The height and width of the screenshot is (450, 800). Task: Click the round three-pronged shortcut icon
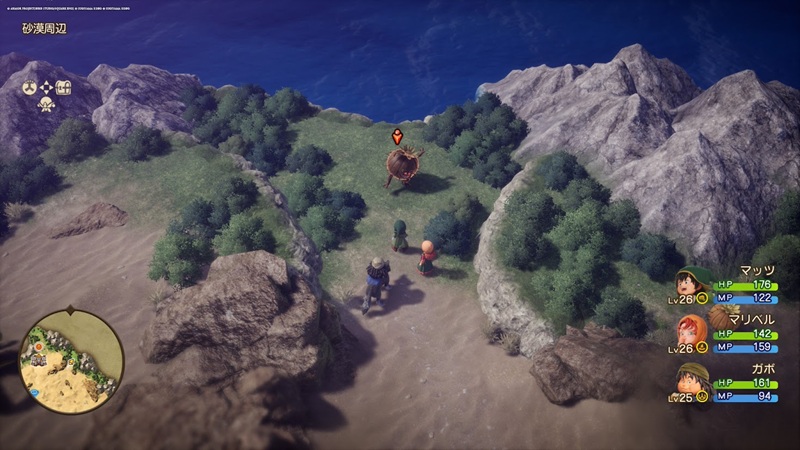point(30,86)
